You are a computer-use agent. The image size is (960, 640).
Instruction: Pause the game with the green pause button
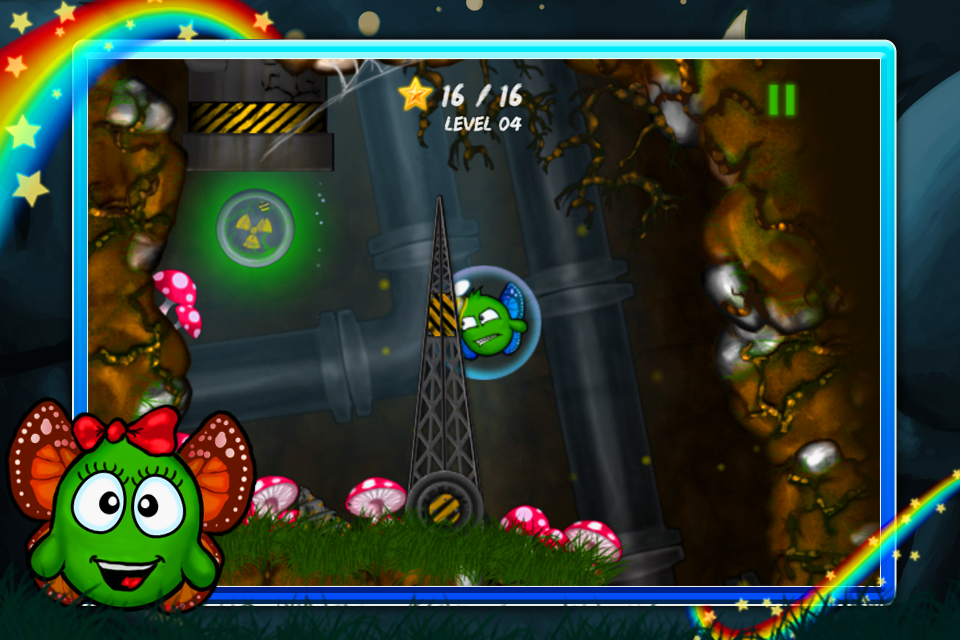782,99
